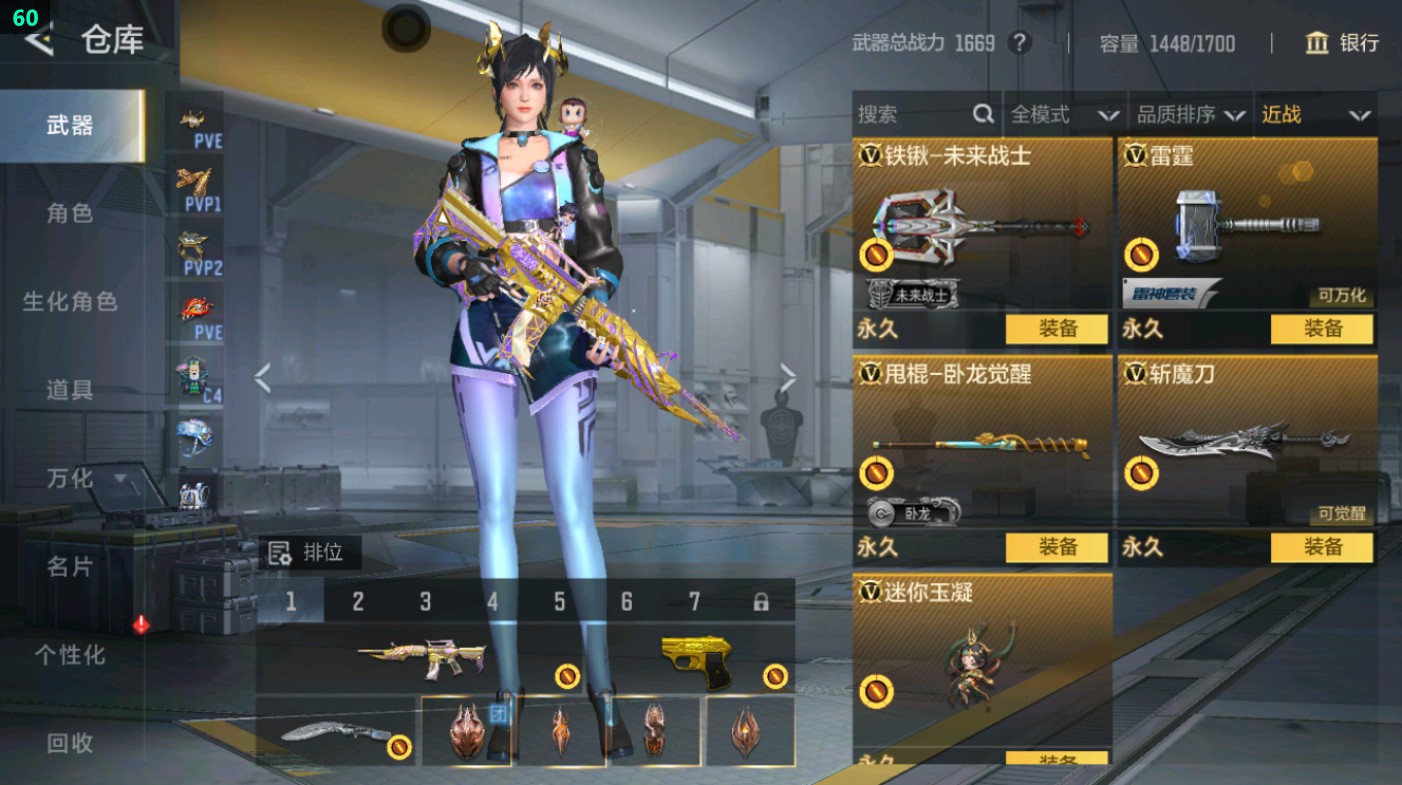1402x785 pixels.
Task: Equip the 雷霆 hammer with its 装备 button
Action: (x=1321, y=328)
